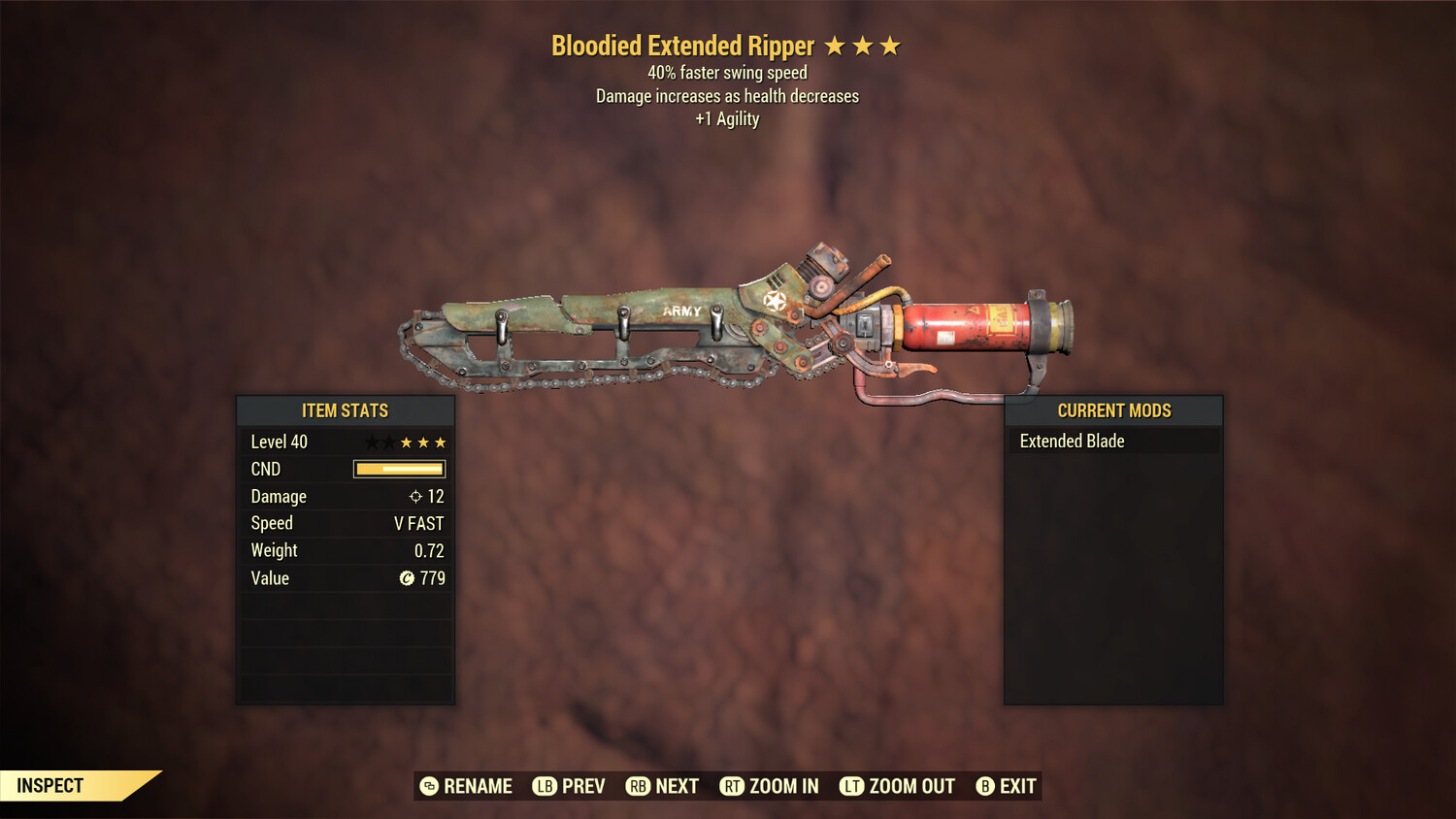Image resolution: width=1456 pixels, height=819 pixels.
Task: Click the RENAME controller icon
Action: (x=428, y=786)
